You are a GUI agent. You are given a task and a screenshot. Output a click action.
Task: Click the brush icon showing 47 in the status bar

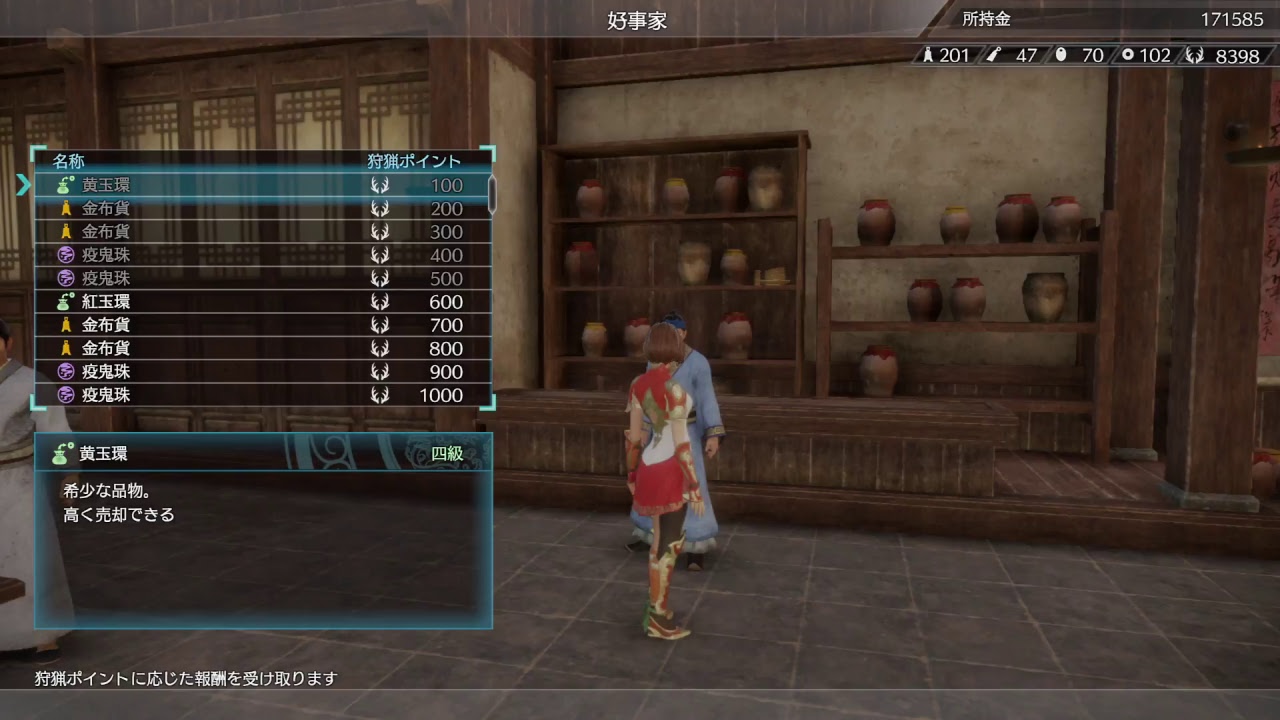(994, 56)
